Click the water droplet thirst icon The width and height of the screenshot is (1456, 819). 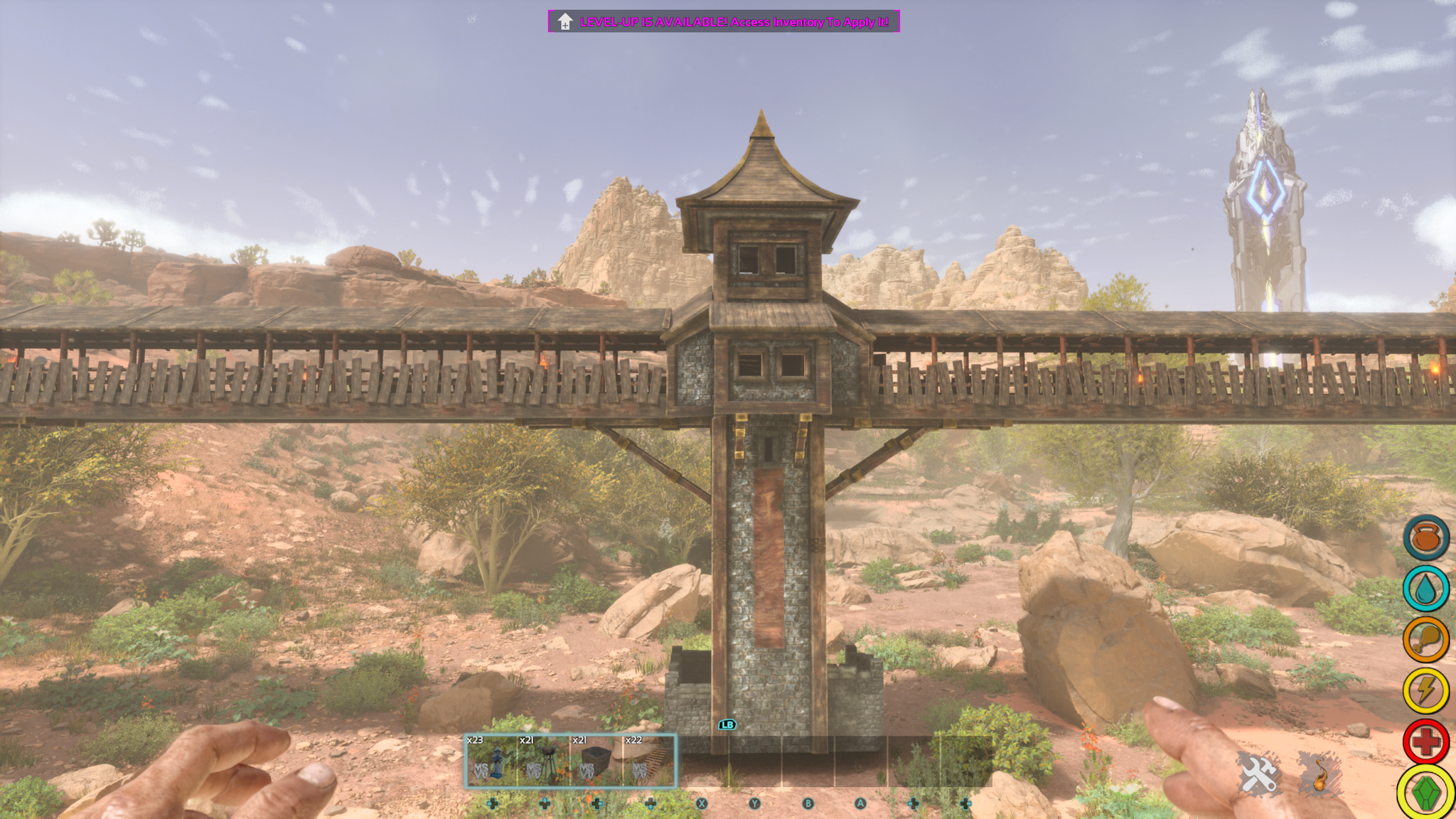(x=1425, y=589)
